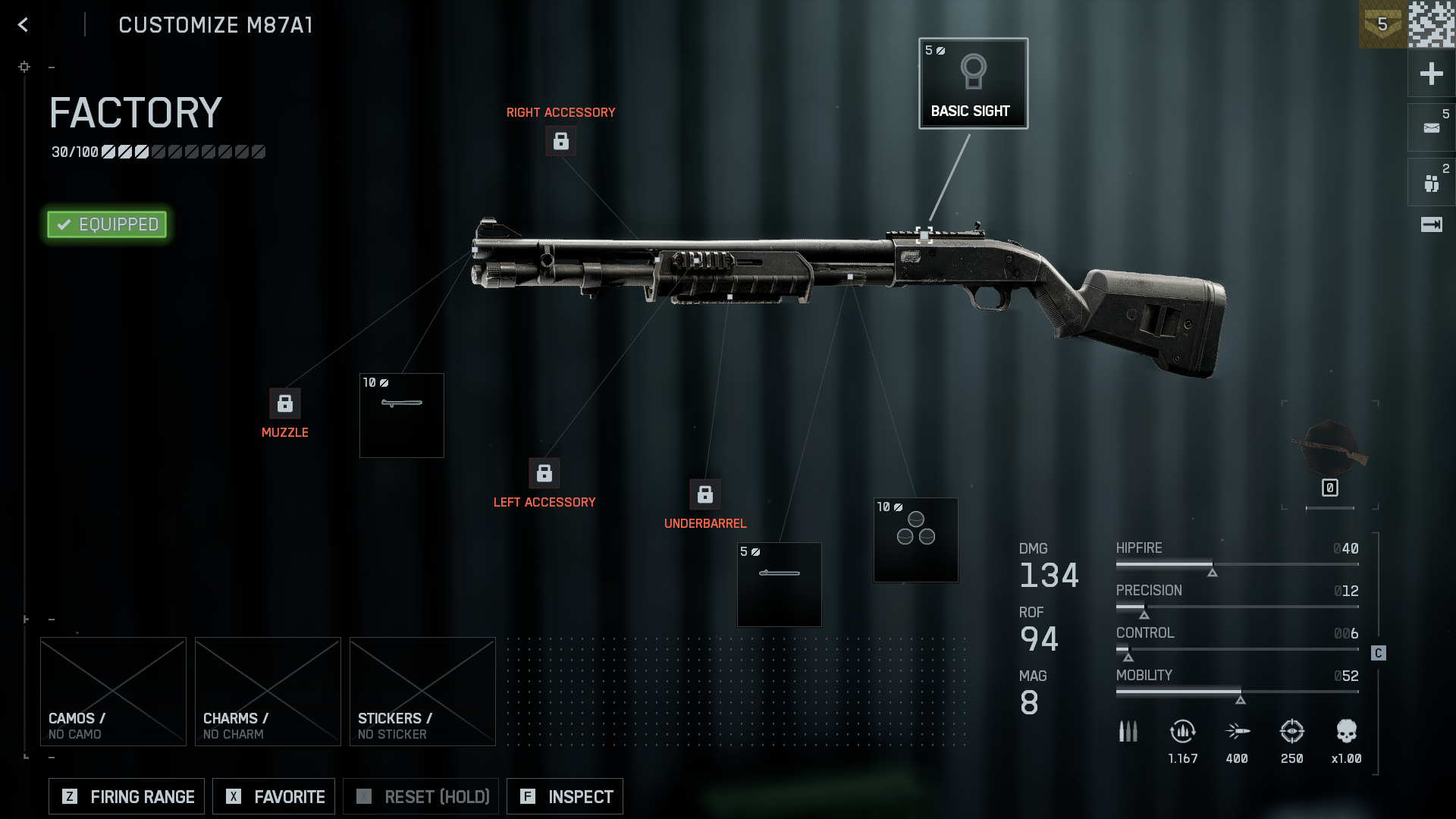Enter the Firing Range
This screenshot has height=819, width=1456.
tap(127, 796)
